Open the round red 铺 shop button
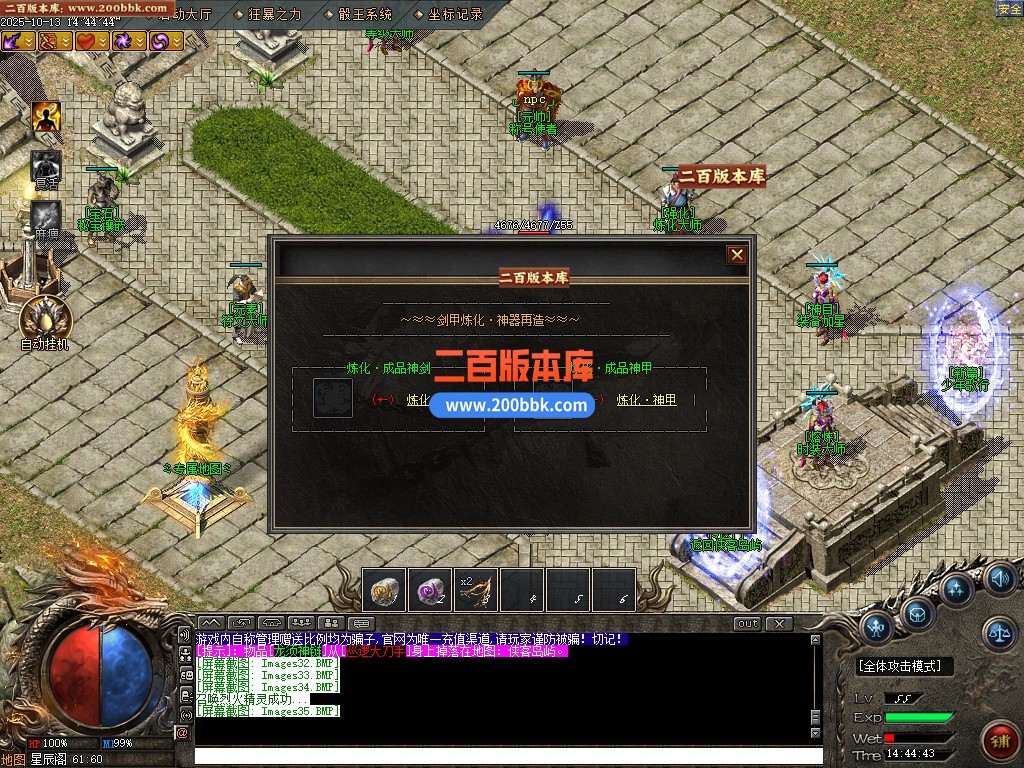Screen dimensions: 1024x768 click(x=998, y=740)
